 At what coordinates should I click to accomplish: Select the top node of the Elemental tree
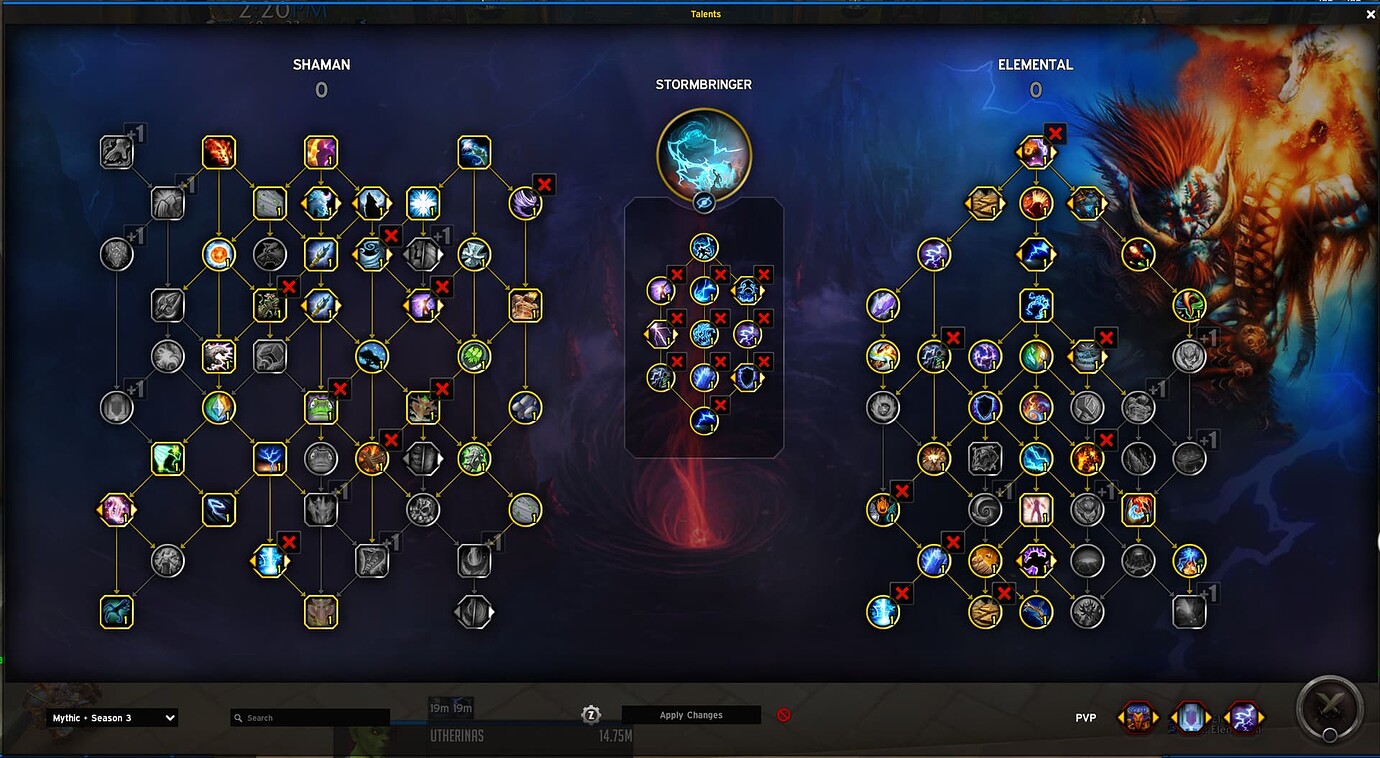[1035, 152]
